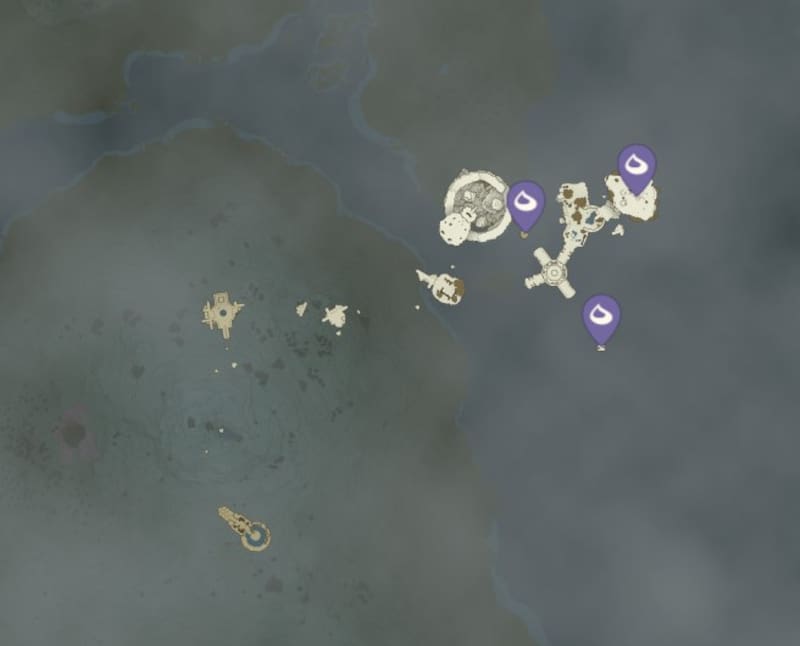
Task: Open the isolated purple marker below the cross-shaped island
Action: tap(601, 317)
